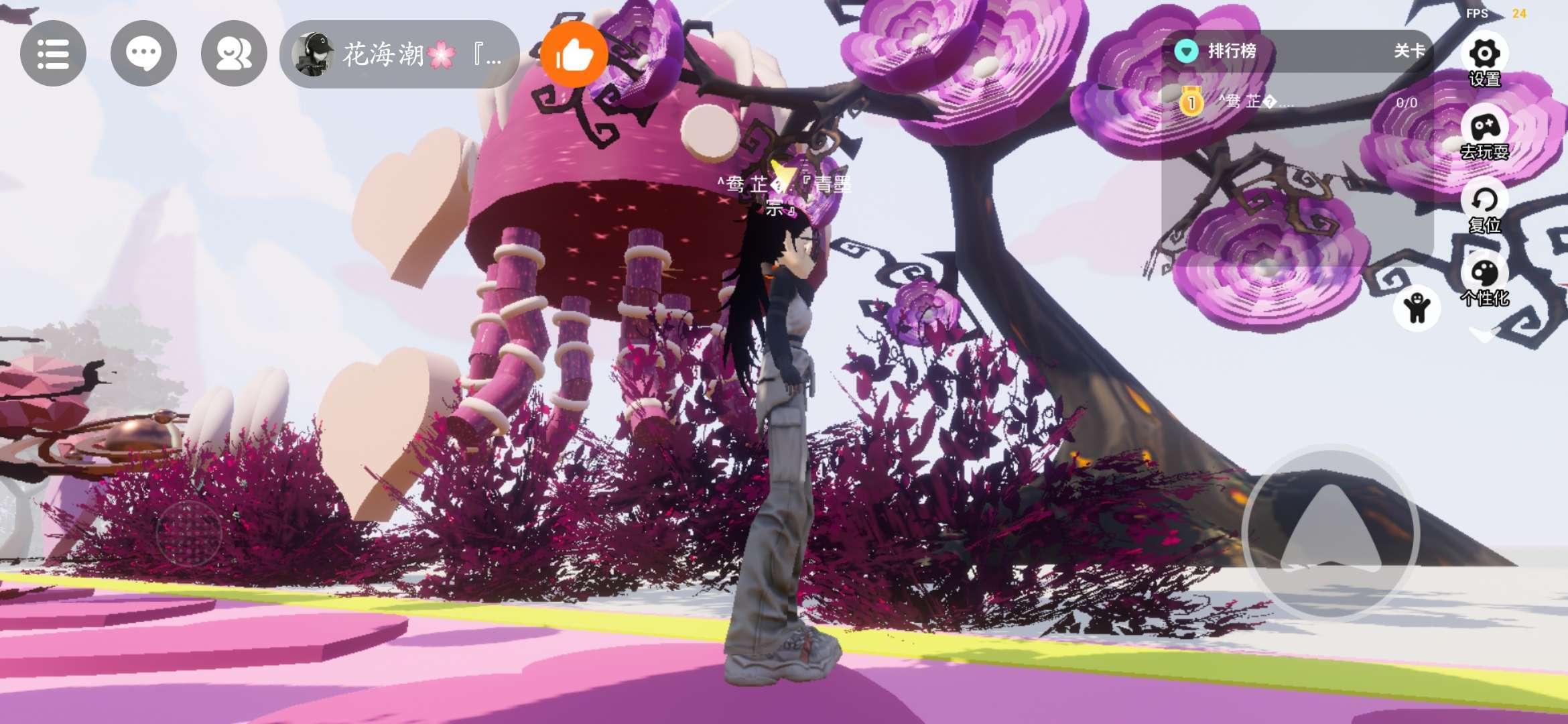The image size is (1568, 724).
Task: Open the list menu button
Action: pos(53,54)
